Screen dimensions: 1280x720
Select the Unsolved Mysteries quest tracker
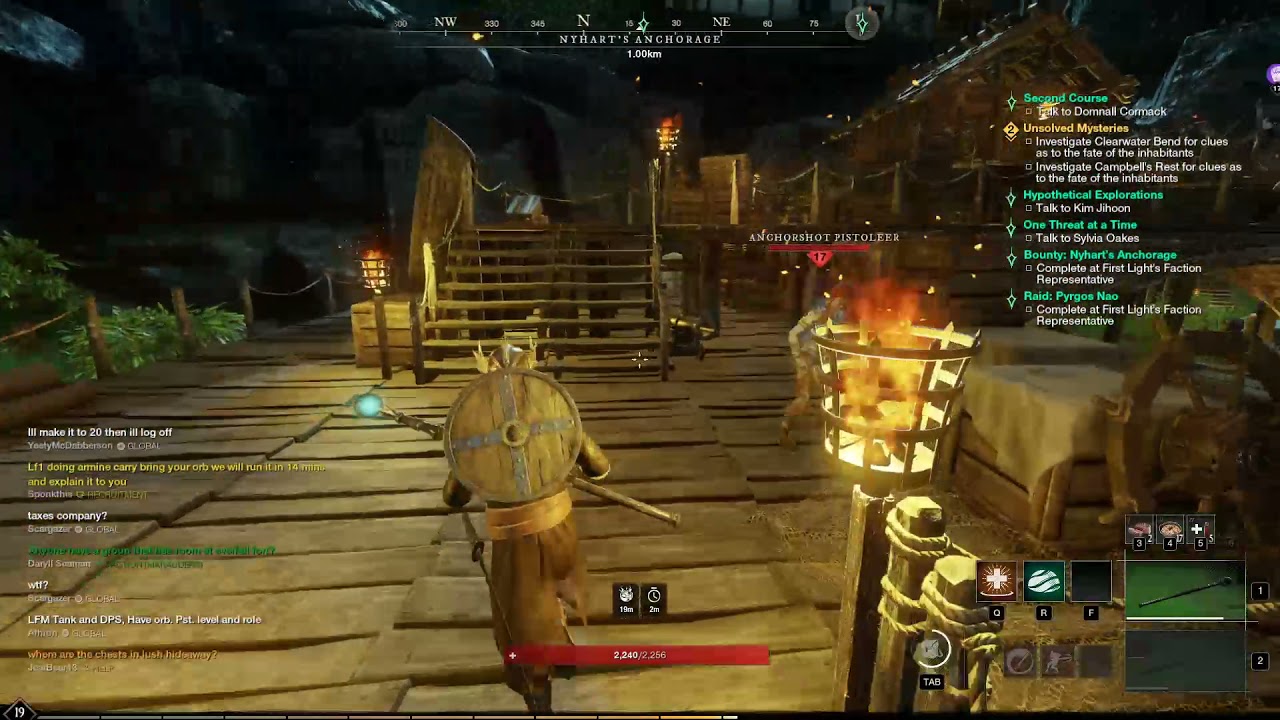coord(1075,128)
